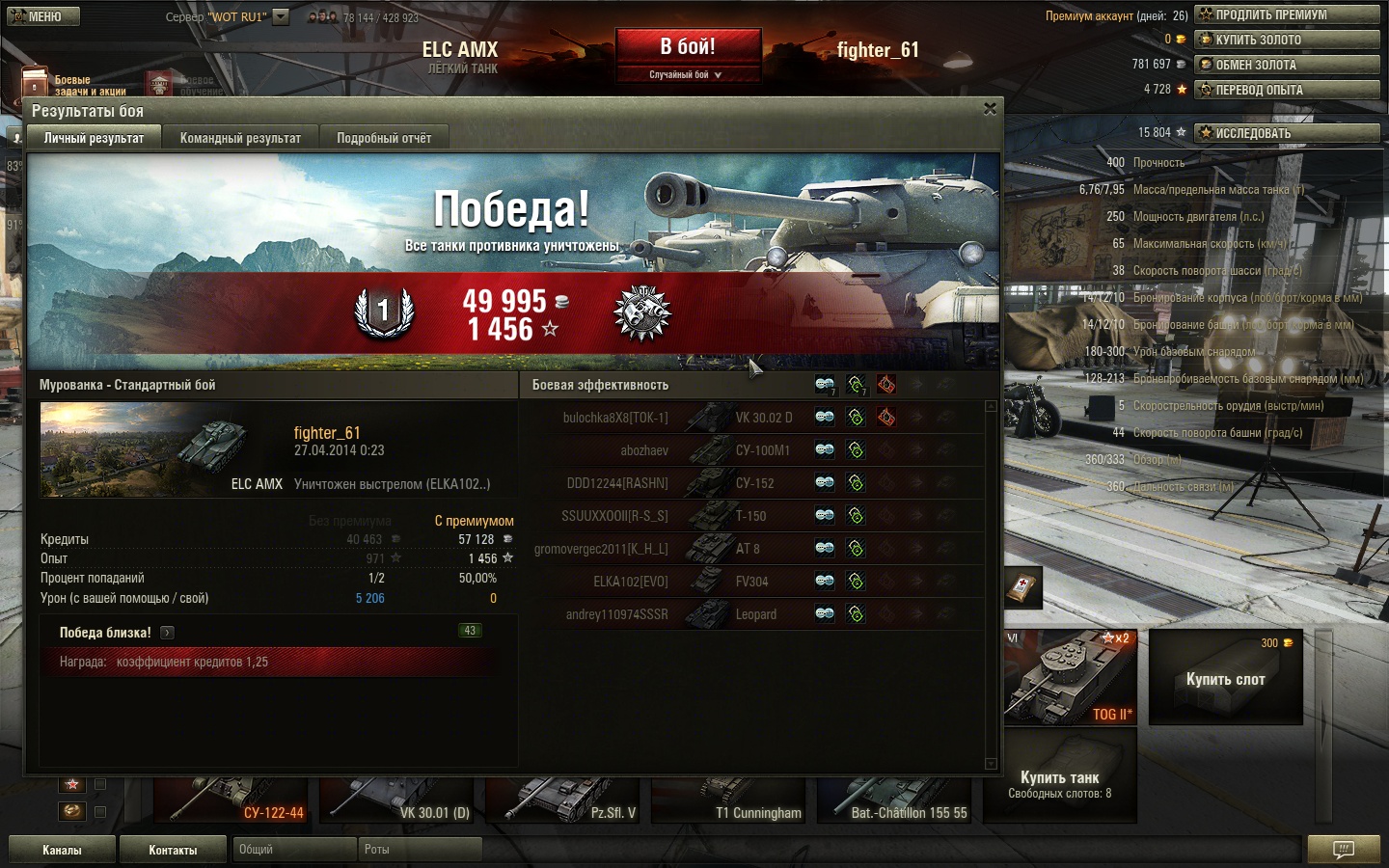Screen dimensions: 1389x868
Task: Open the Подробный отчёт tab
Action: coord(384,138)
